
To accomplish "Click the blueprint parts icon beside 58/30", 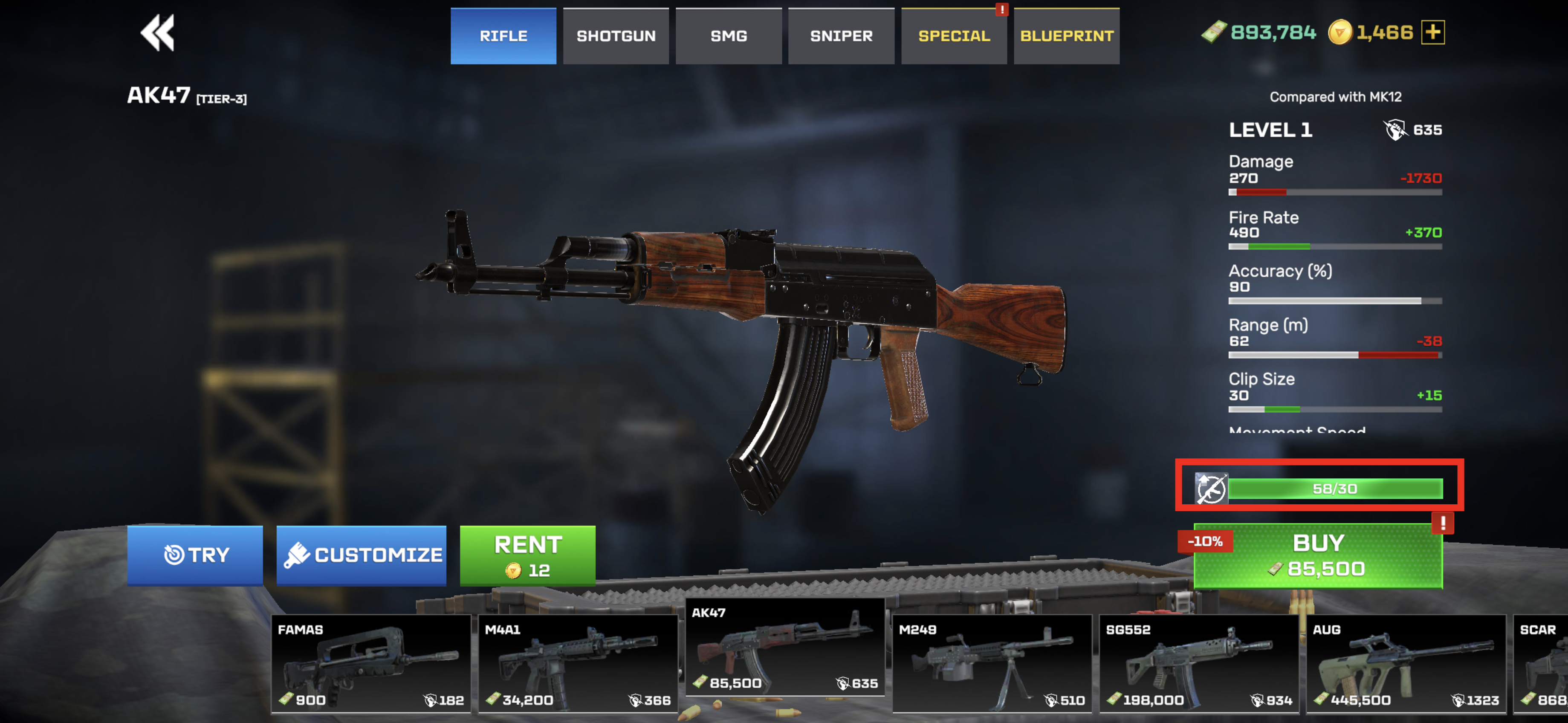I will click(x=1211, y=488).
